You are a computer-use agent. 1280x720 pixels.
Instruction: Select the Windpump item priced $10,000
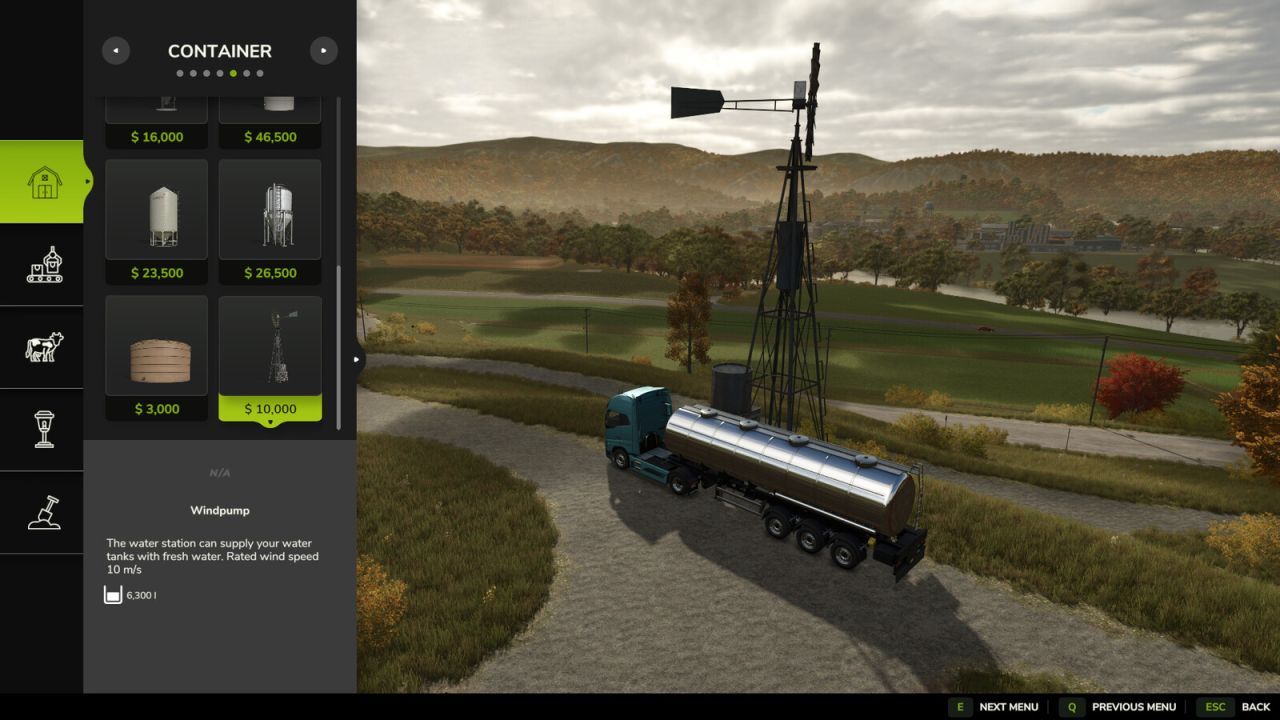(270, 357)
